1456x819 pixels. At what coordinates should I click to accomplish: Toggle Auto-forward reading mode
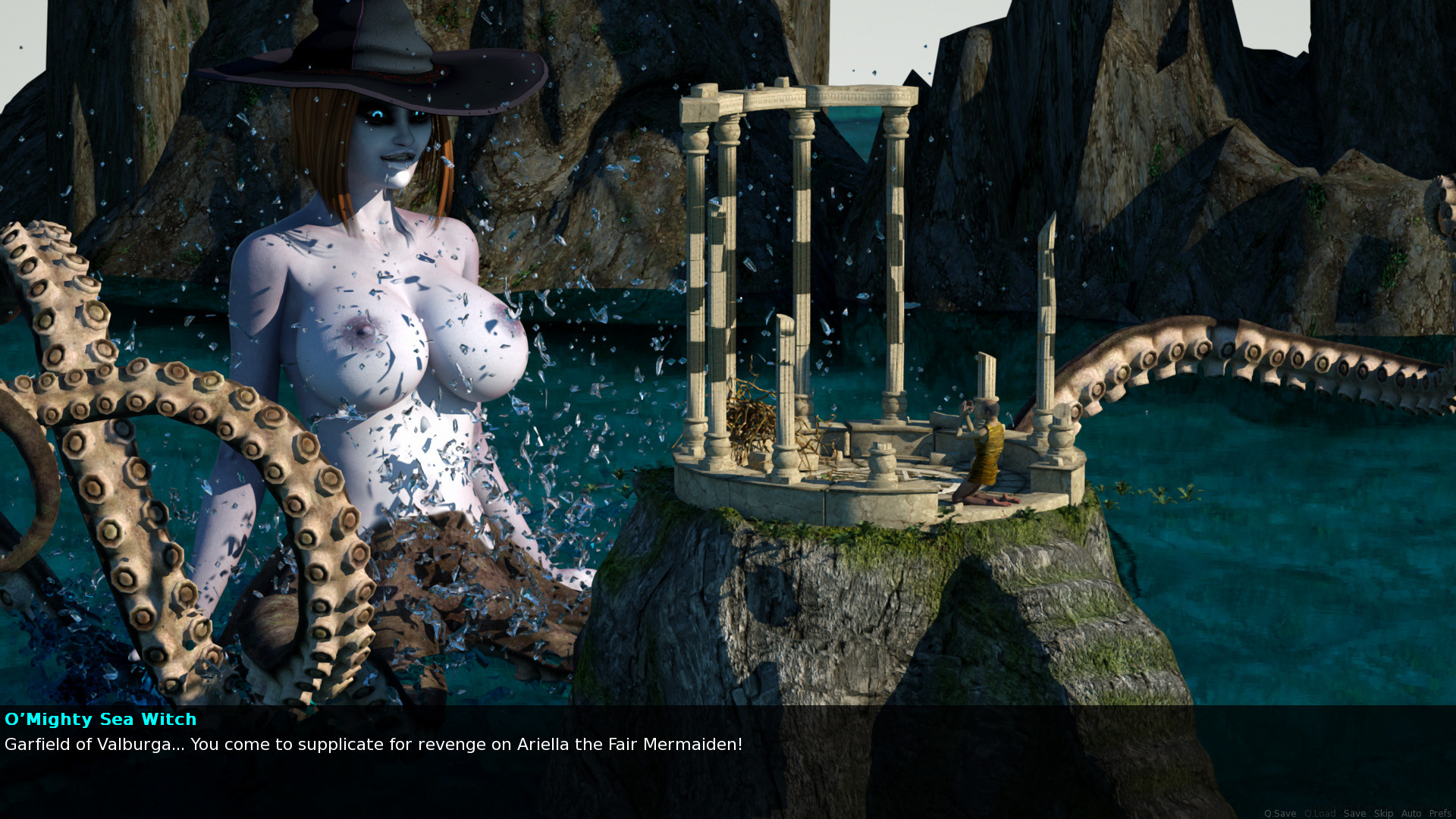click(1411, 813)
